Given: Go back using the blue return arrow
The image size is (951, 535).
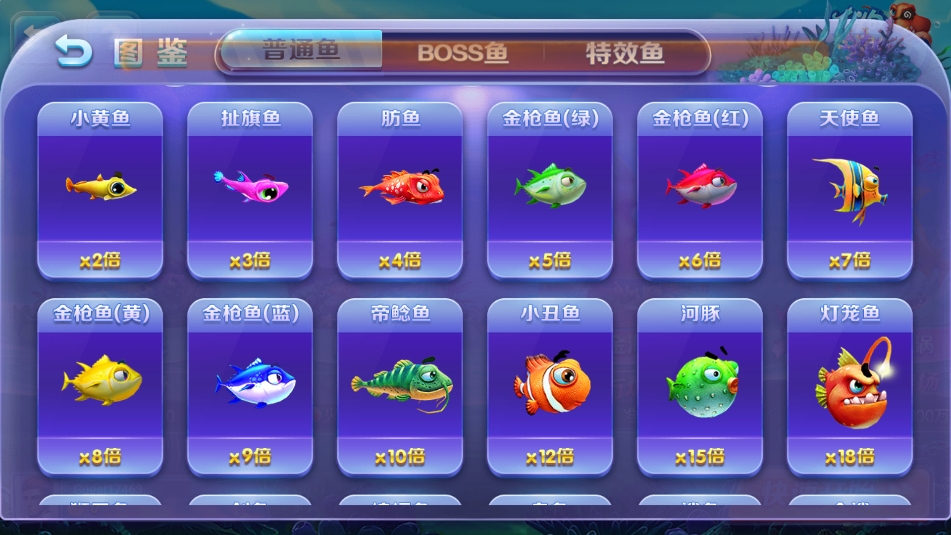Looking at the screenshot, I should (72, 51).
